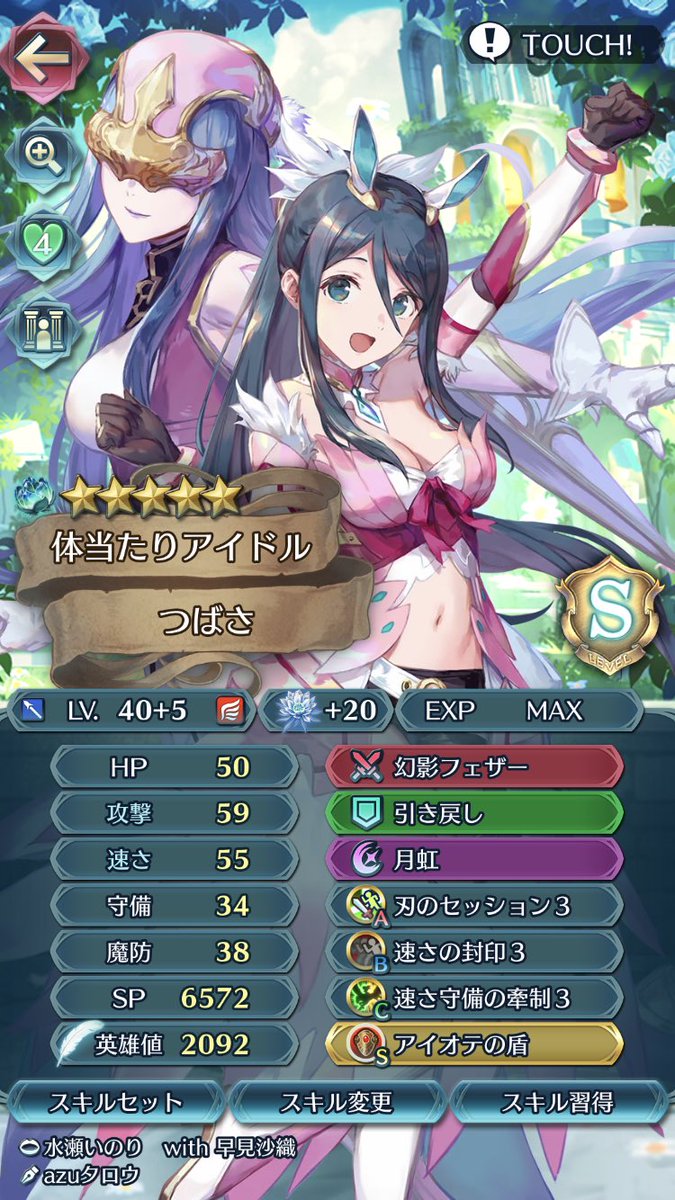Screen dimensions: 675x1200
Task: Show details for weapon 幻影フェザー
Action: [475, 767]
